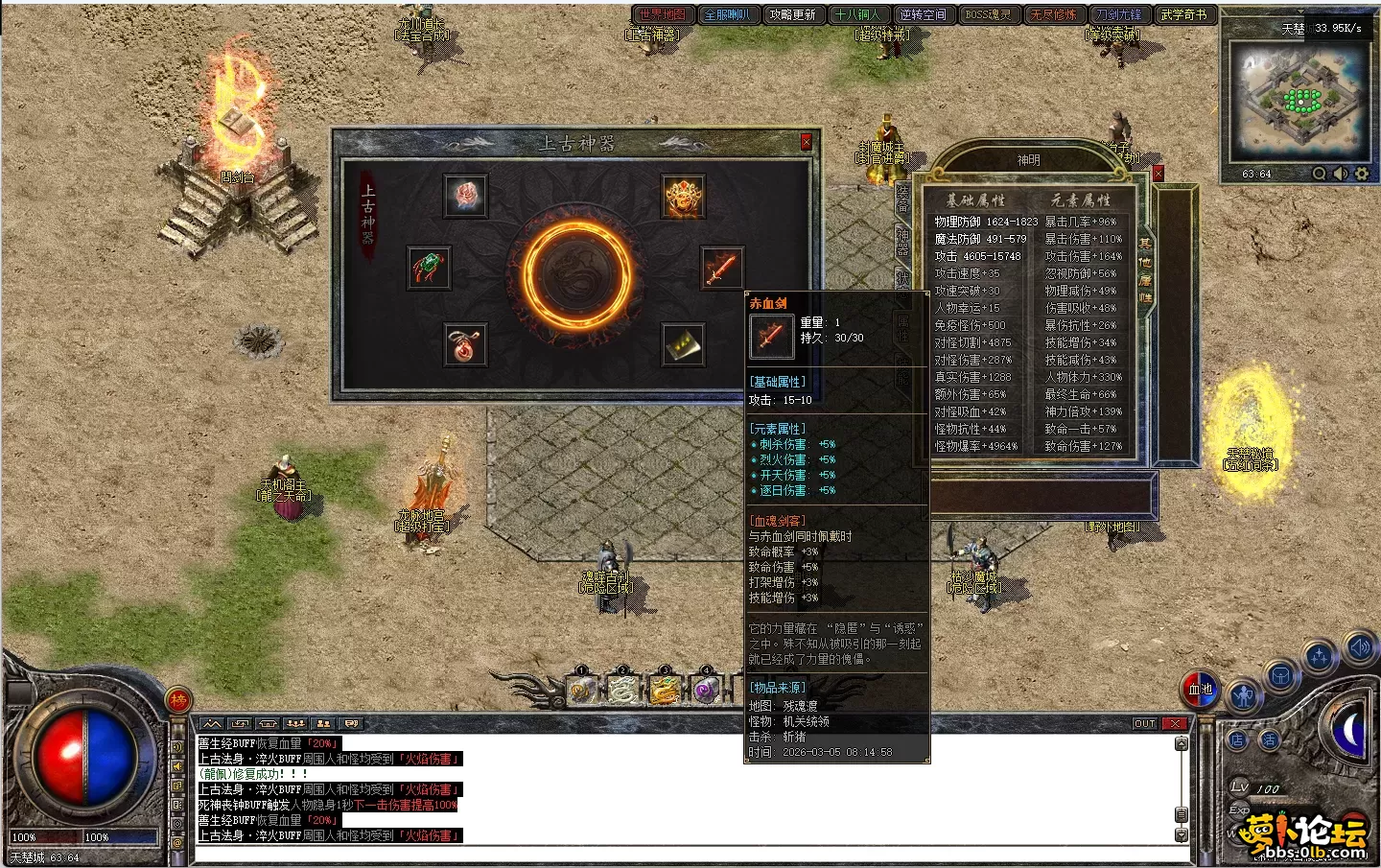Viewport: 1381px width, 868px height.
Task: Choose the 十八铜人 menu entry
Action: tap(857, 14)
